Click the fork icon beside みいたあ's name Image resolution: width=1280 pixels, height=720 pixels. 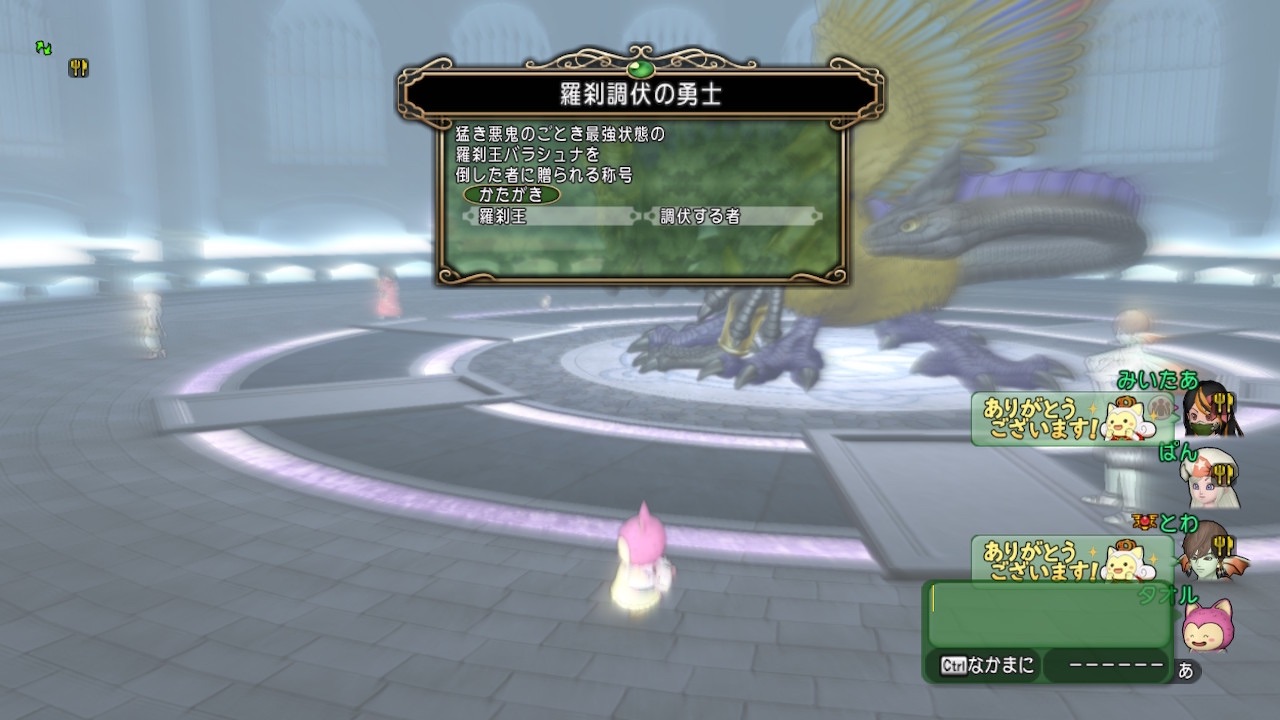1223,402
